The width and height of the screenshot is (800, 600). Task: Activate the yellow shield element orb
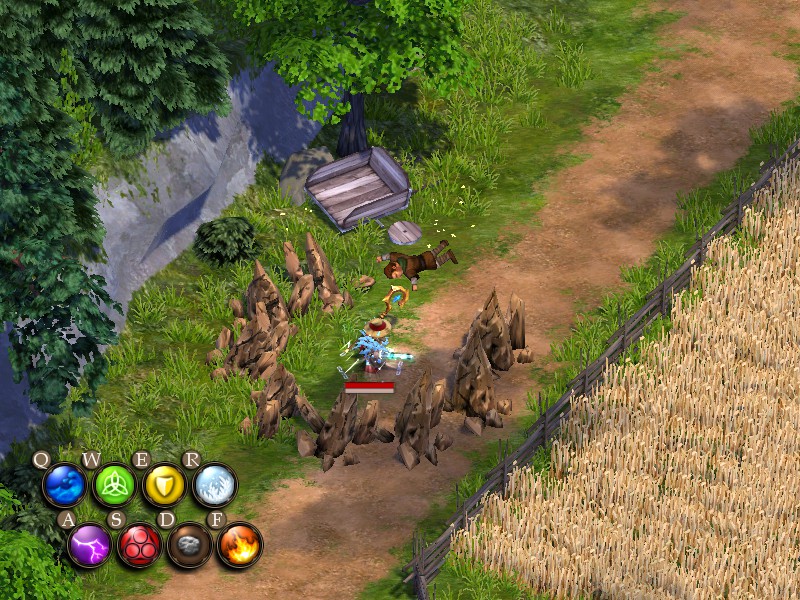click(164, 486)
